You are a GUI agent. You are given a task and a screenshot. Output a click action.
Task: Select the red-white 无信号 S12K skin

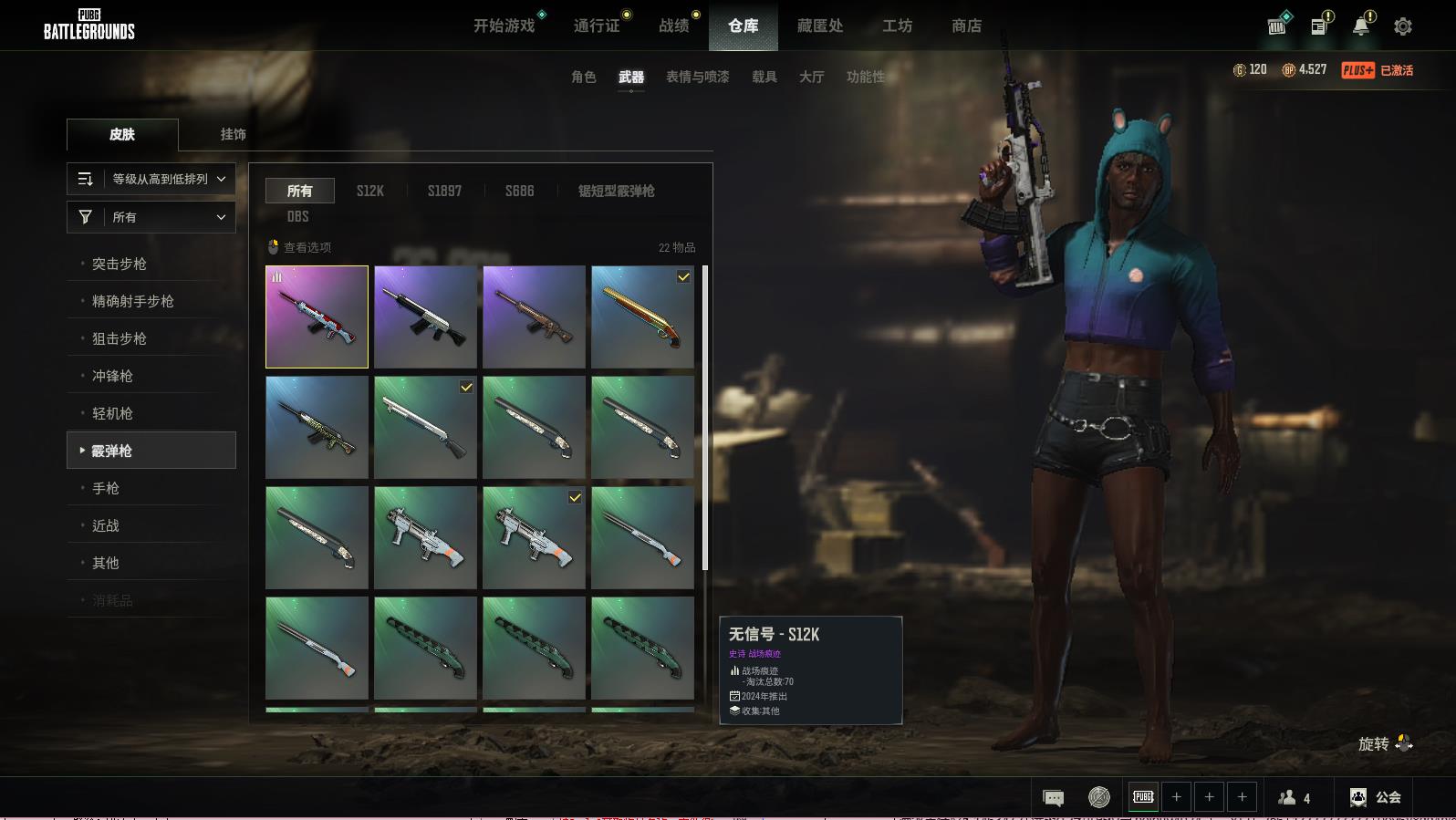coord(317,317)
